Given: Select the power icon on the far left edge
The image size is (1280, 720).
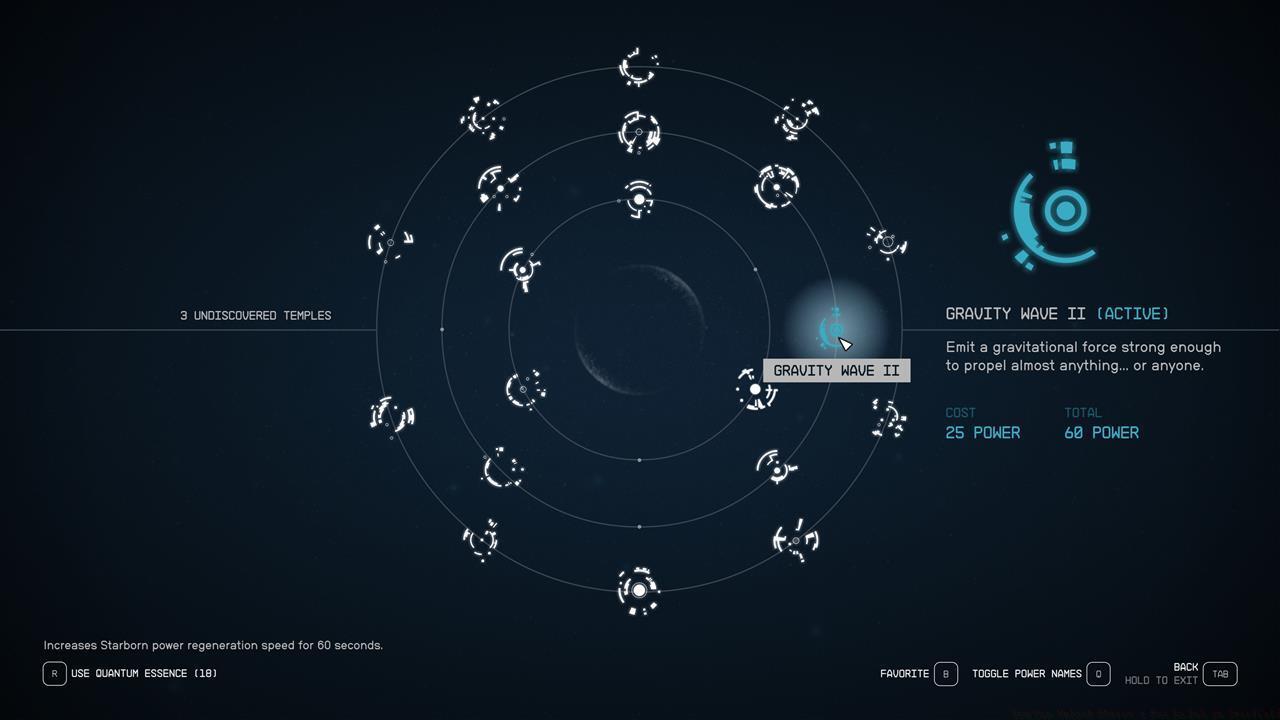Looking at the screenshot, I should tap(388, 243).
